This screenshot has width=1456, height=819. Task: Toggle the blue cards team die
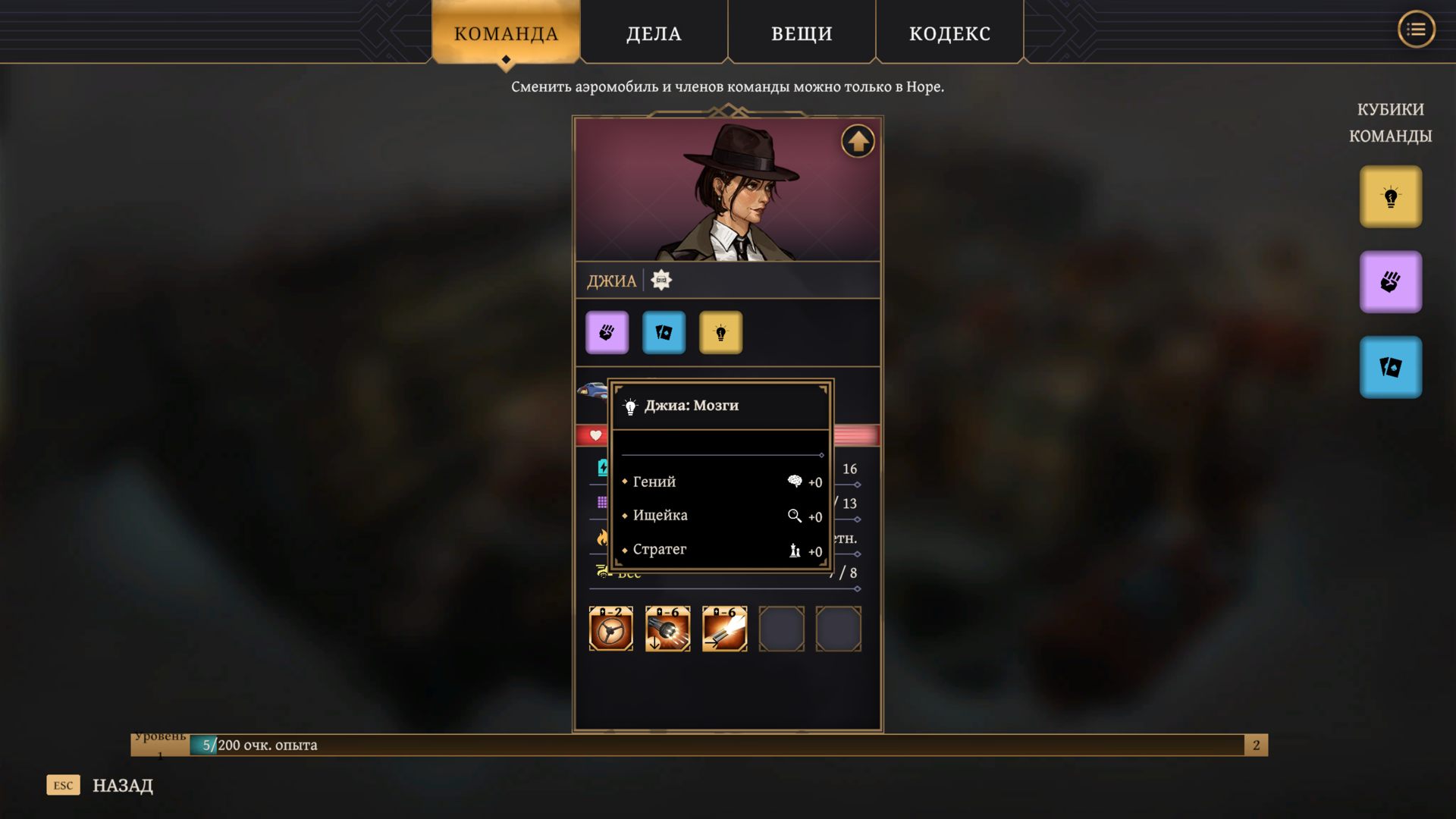pyautogui.click(x=1390, y=366)
